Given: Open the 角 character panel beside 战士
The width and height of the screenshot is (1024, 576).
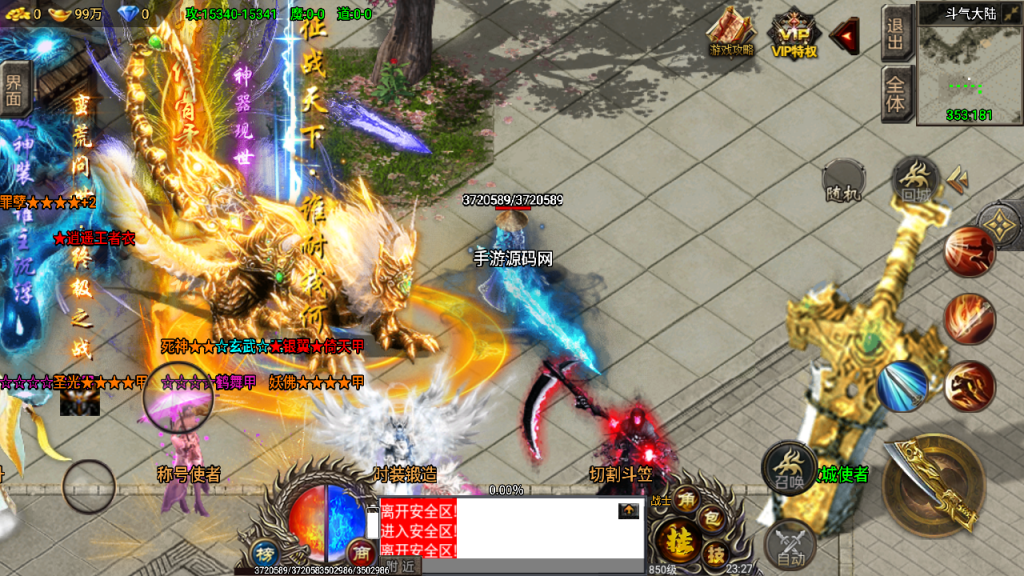Looking at the screenshot, I should (x=687, y=498).
